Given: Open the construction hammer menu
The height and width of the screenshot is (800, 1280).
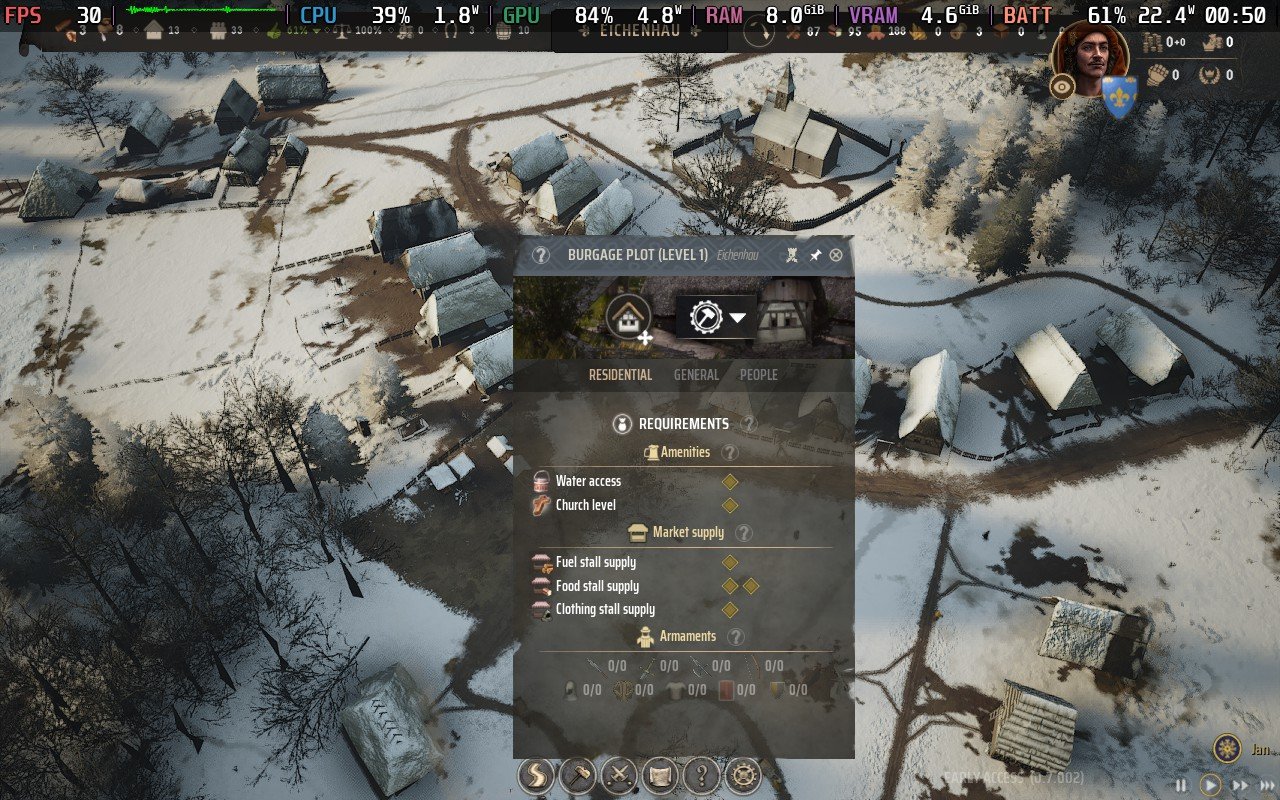Looking at the screenshot, I should 578,775.
